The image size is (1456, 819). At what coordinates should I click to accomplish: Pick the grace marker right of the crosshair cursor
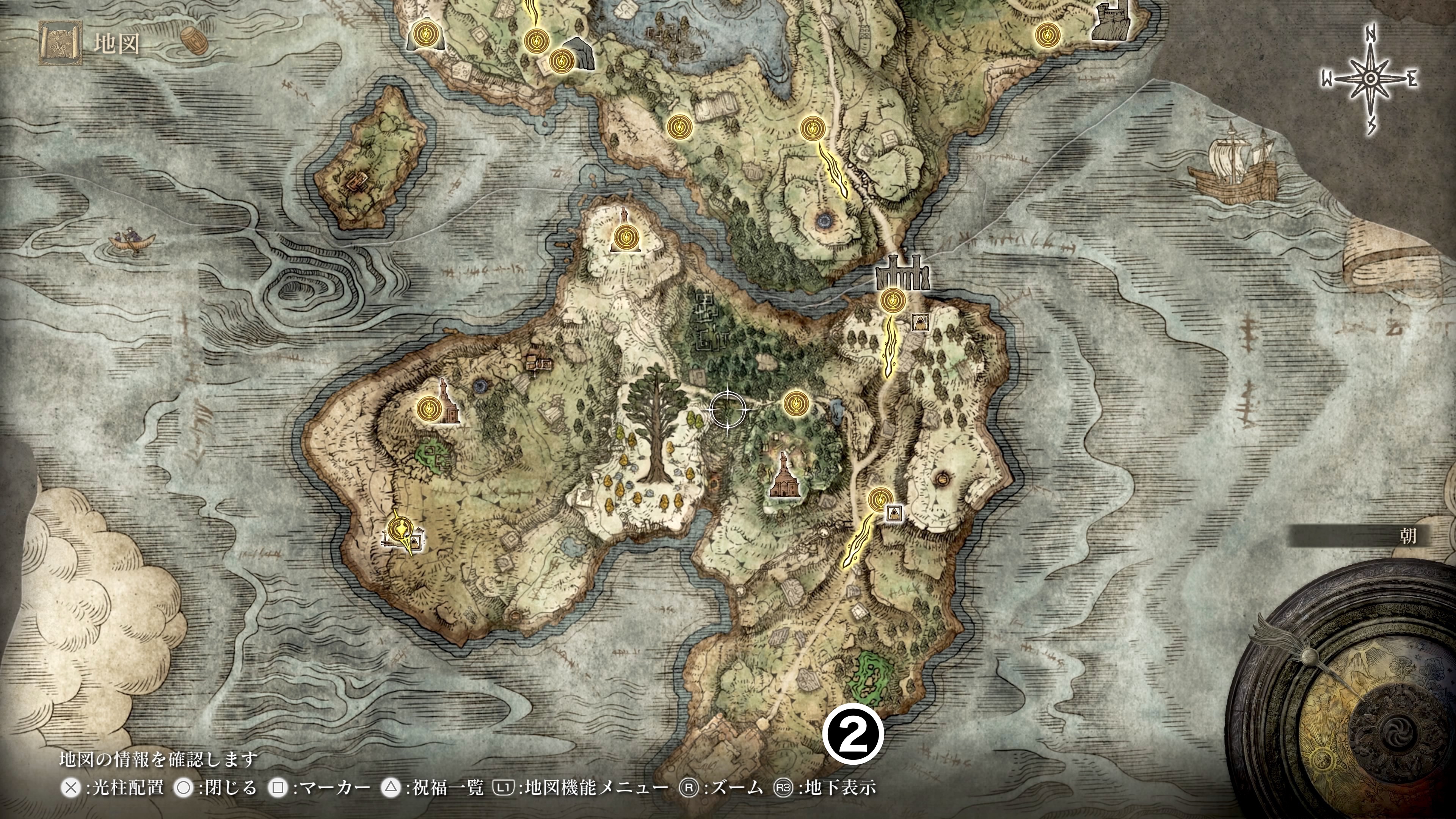tap(796, 403)
